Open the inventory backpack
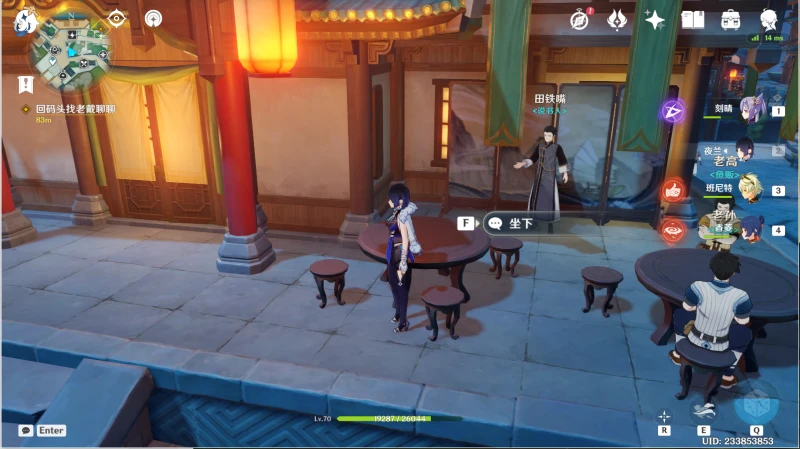The image size is (800, 449). 730,19
